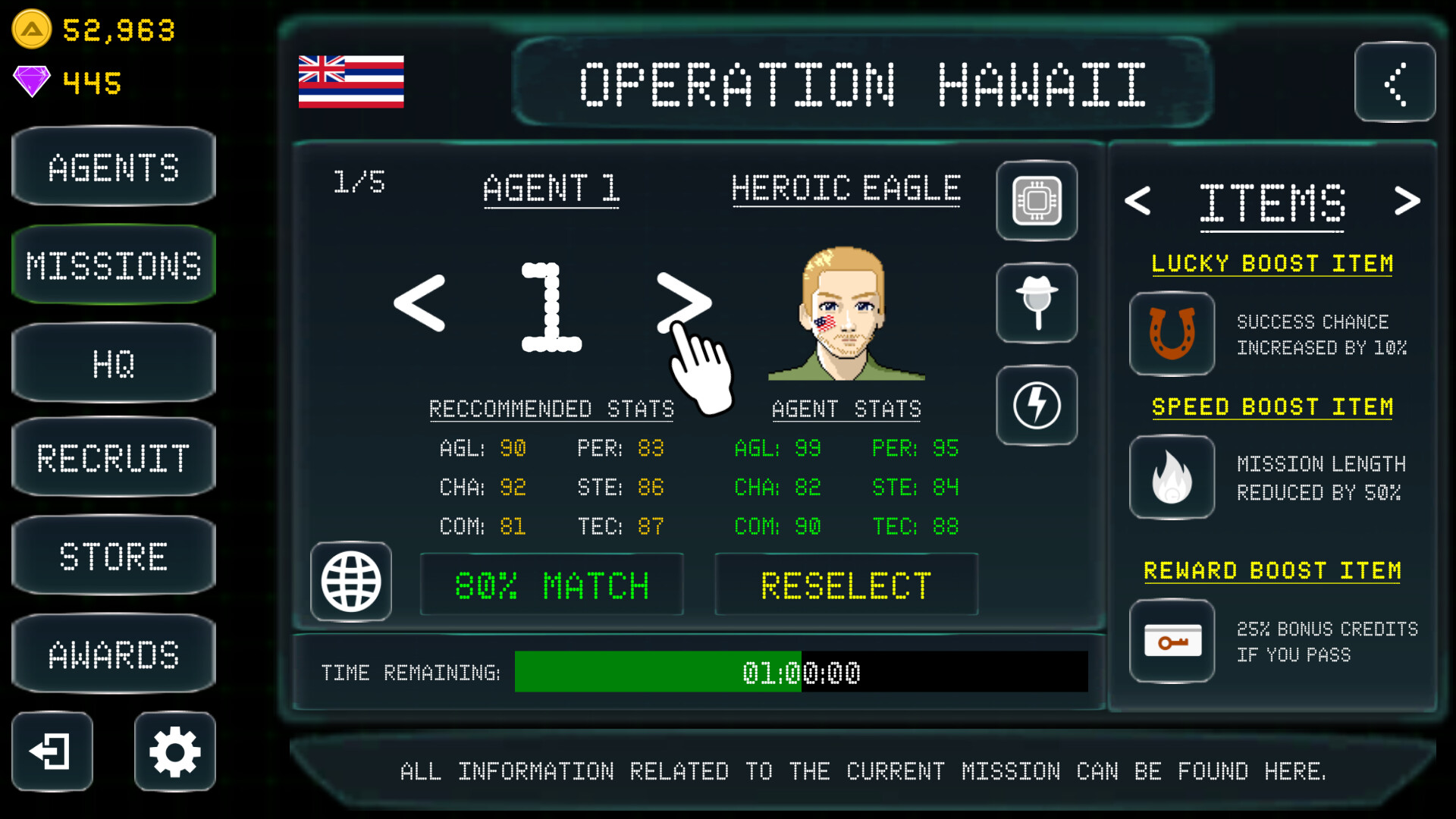The width and height of the screenshot is (1456, 819).
Task: Open the globe/world icon near agent stats
Action: pyautogui.click(x=351, y=580)
